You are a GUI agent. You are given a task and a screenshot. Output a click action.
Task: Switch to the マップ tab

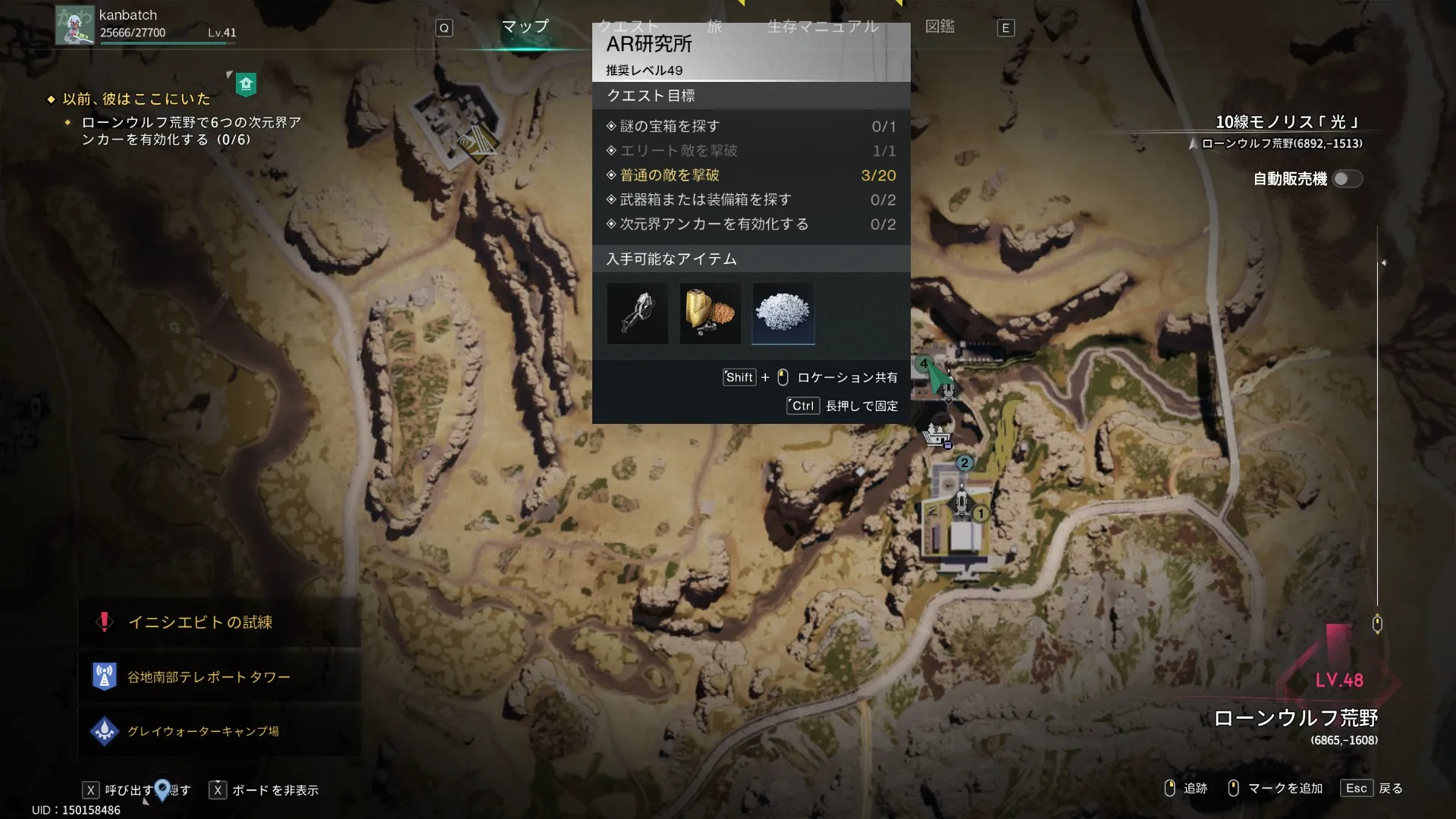click(x=525, y=27)
